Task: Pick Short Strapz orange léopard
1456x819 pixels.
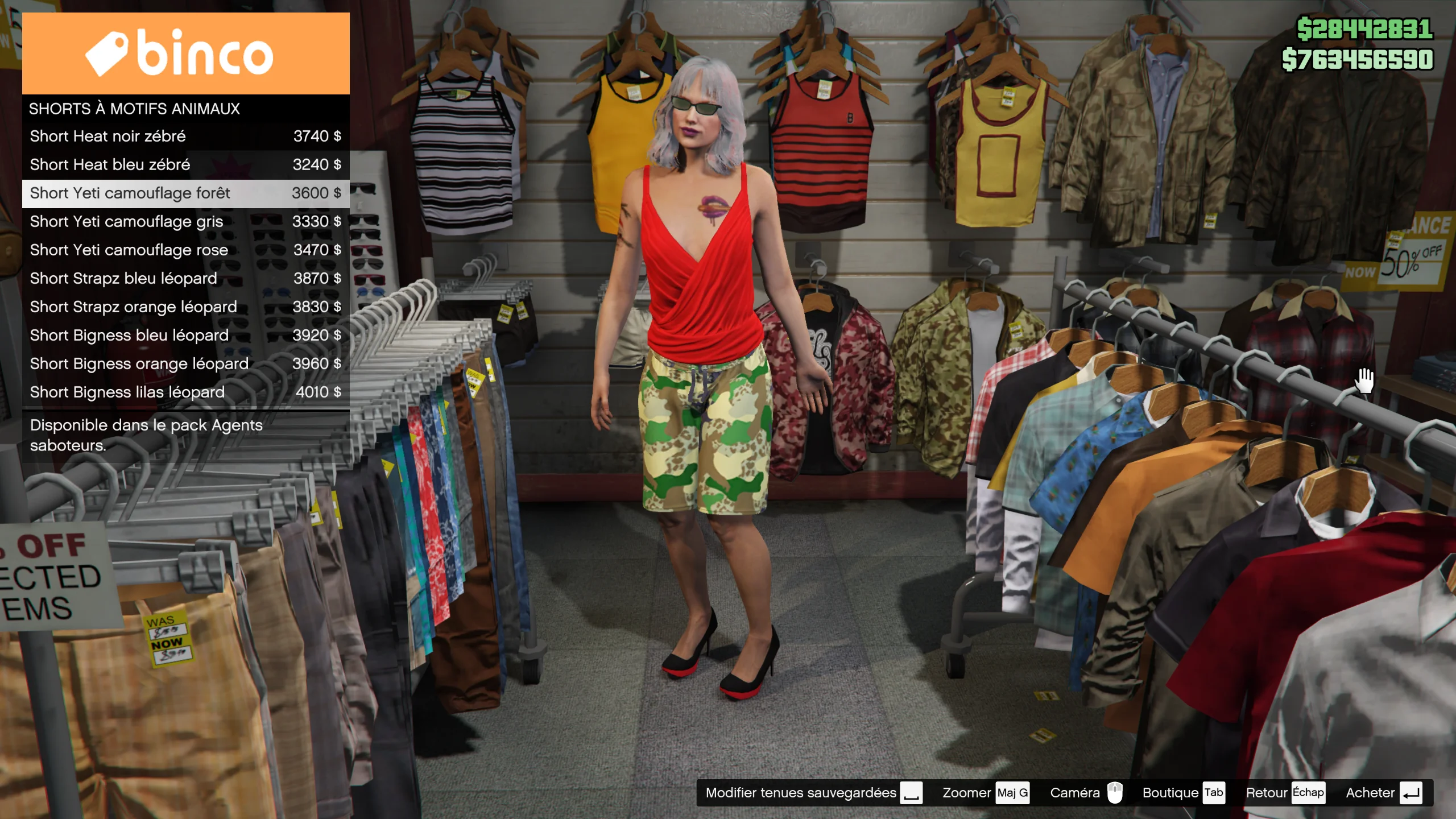Action: 185,307
